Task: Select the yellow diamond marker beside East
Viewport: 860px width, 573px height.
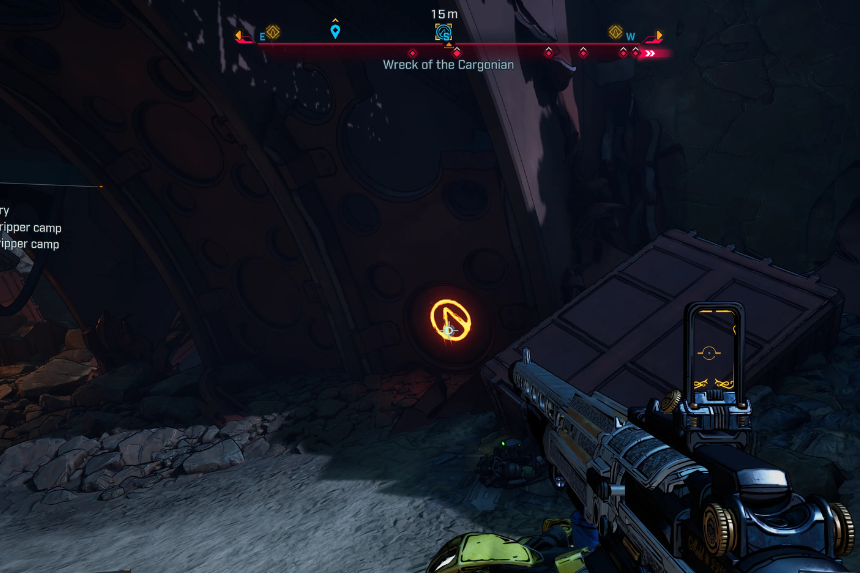Action: click(x=273, y=32)
